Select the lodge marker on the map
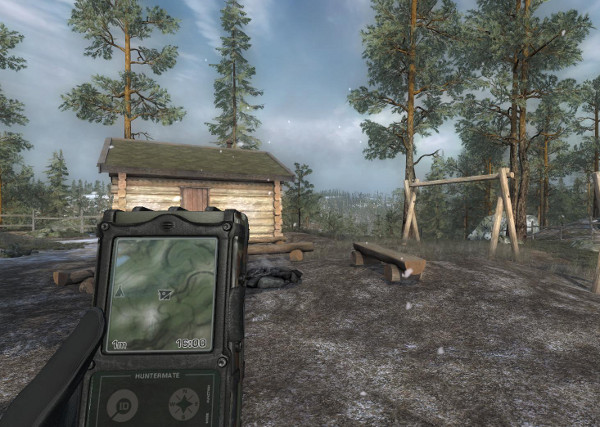This screenshot has width=600, height=427. 165,294
